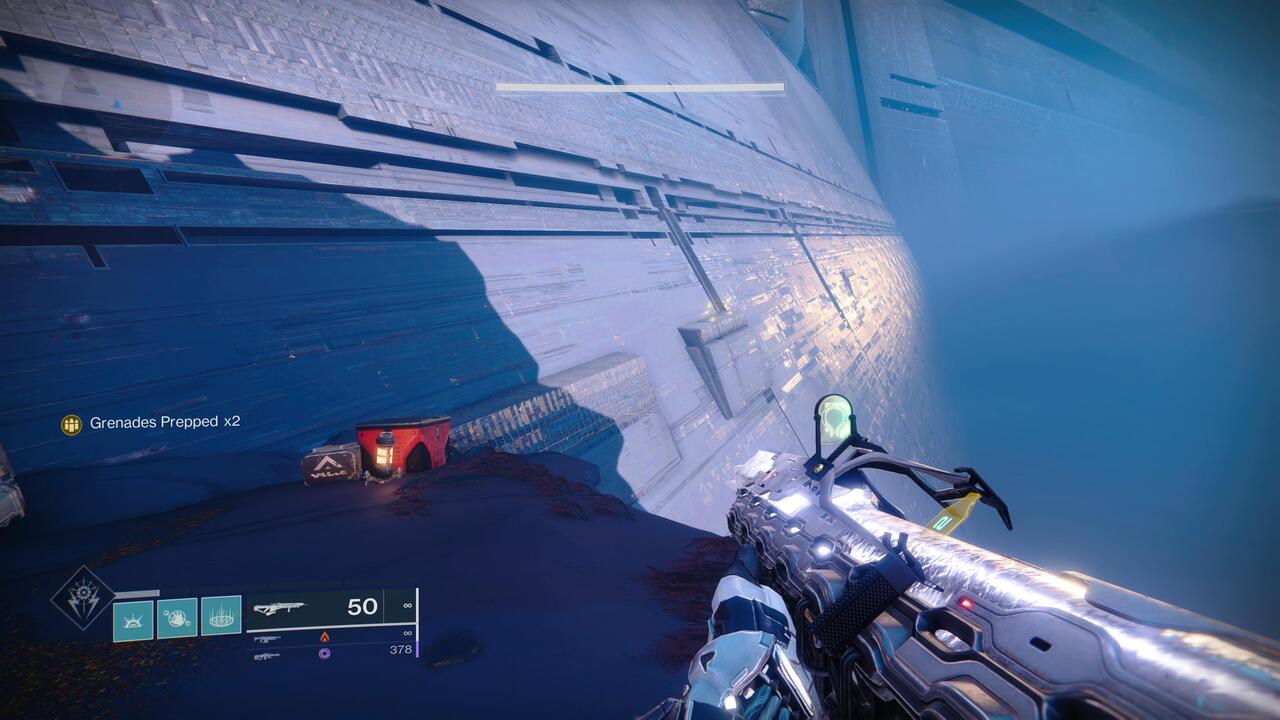Viewport: 1280px width, 720px height.
Task: Click the boss health bar at screen top
Action: point(638,86)
